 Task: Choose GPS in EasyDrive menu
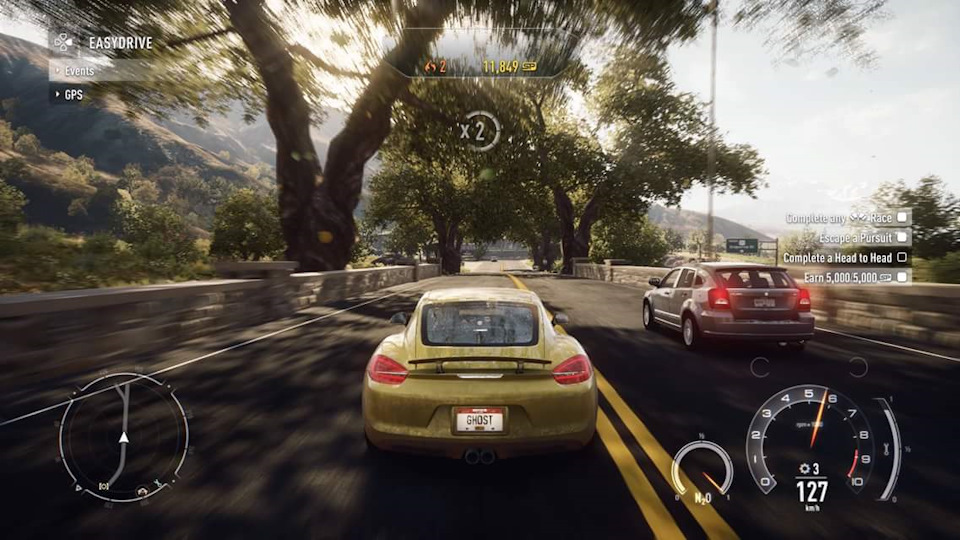pos(73,95)
